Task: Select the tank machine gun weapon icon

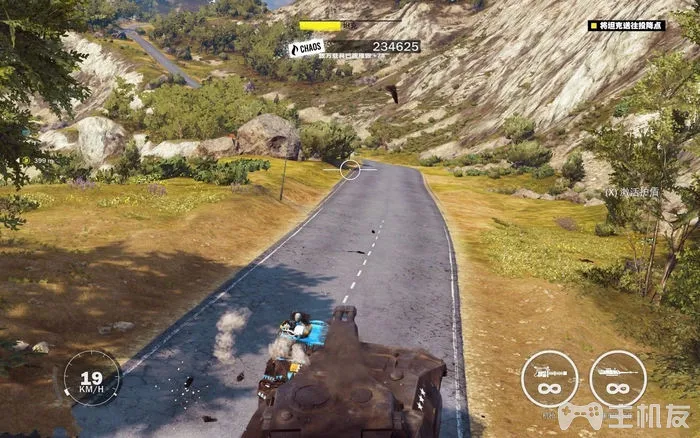Action: click(x=549, y=378)
